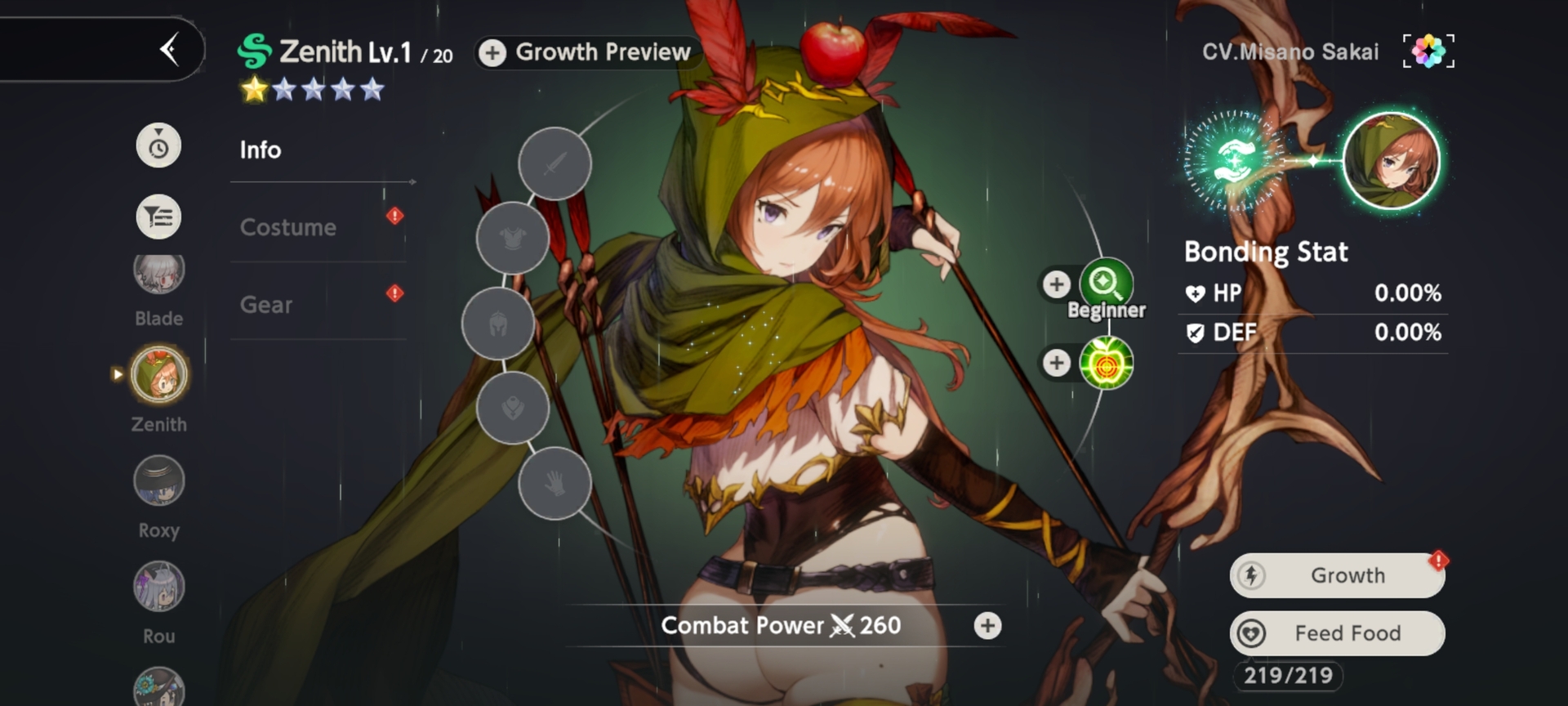This screenshot has height=706, width=1568.
Task: Go back using the arrow button
Action: pos(170,50)
